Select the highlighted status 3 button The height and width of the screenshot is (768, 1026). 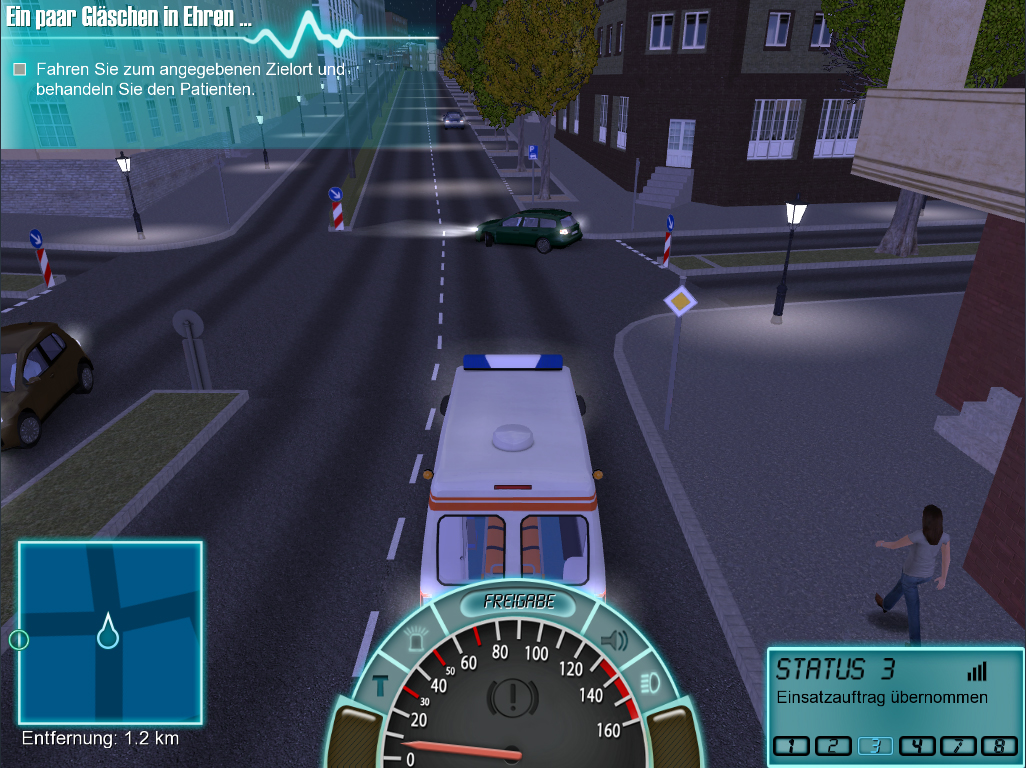(x=875, y=745)
